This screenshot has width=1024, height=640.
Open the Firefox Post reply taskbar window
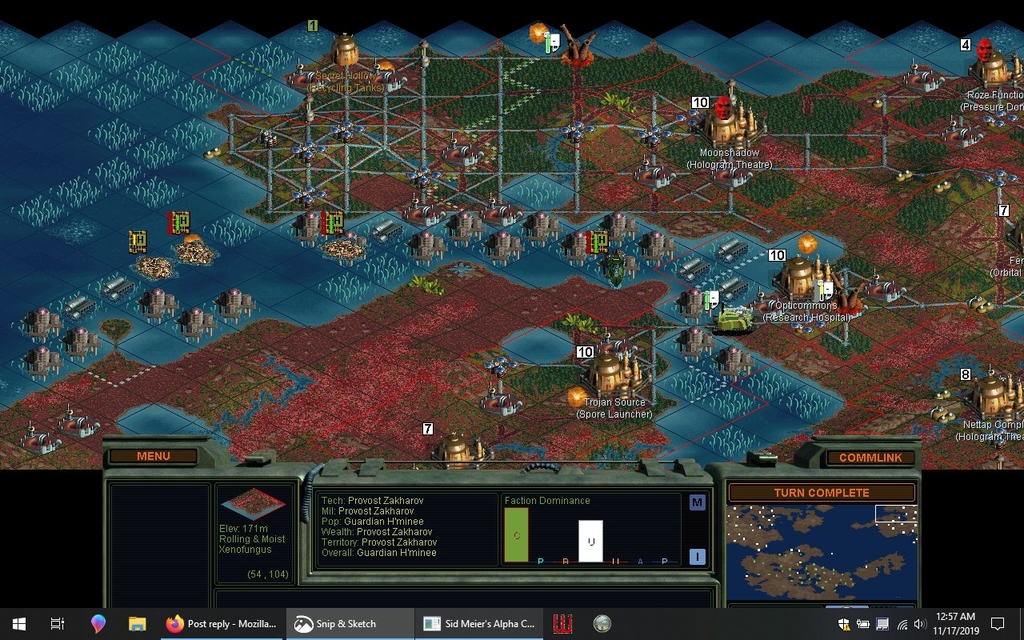(222, 624)
